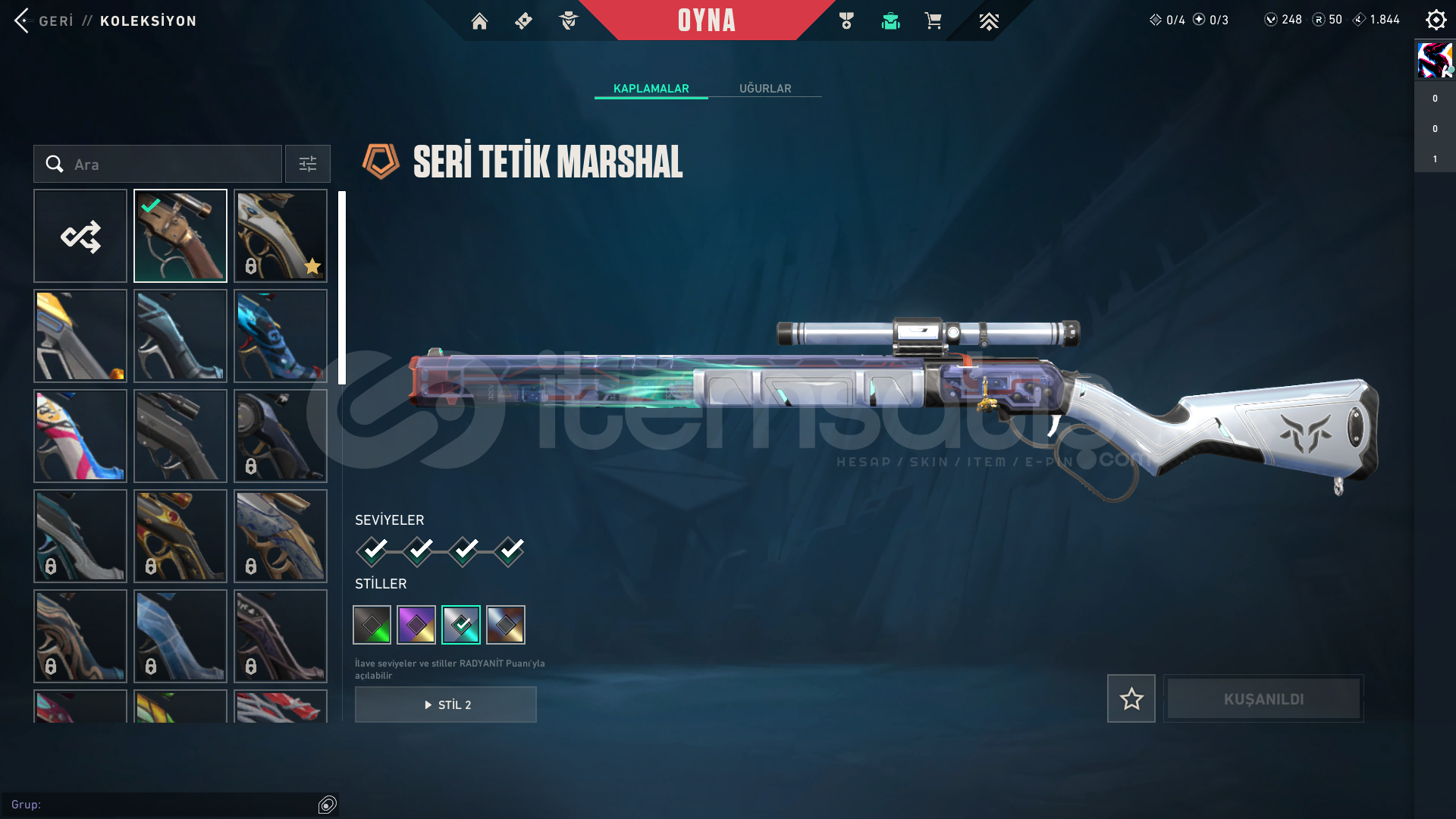Choose the random shuffle skin tile
Screen dimensions: 1456x819
(80, 236)
